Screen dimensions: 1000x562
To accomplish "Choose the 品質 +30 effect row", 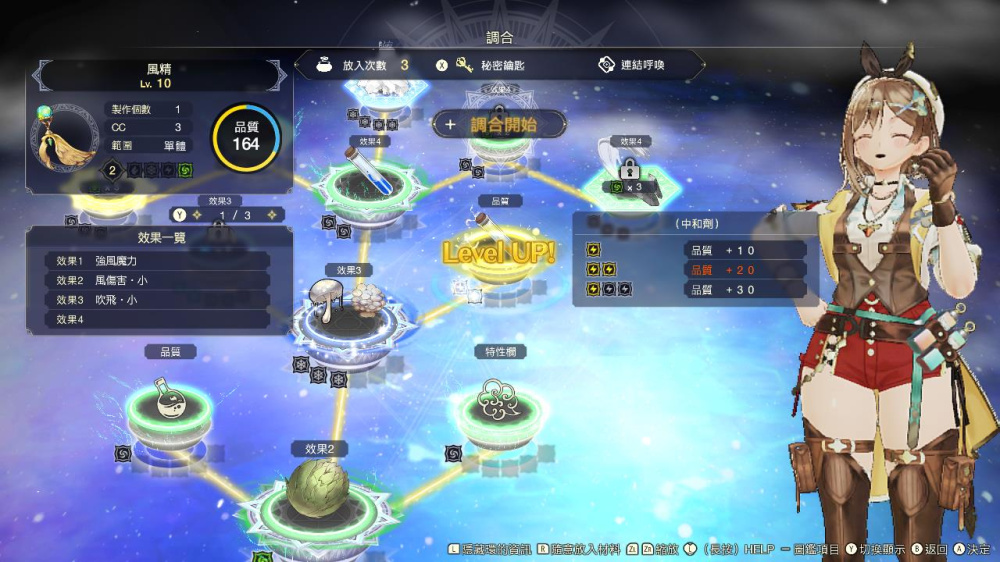I will [694, 290].
